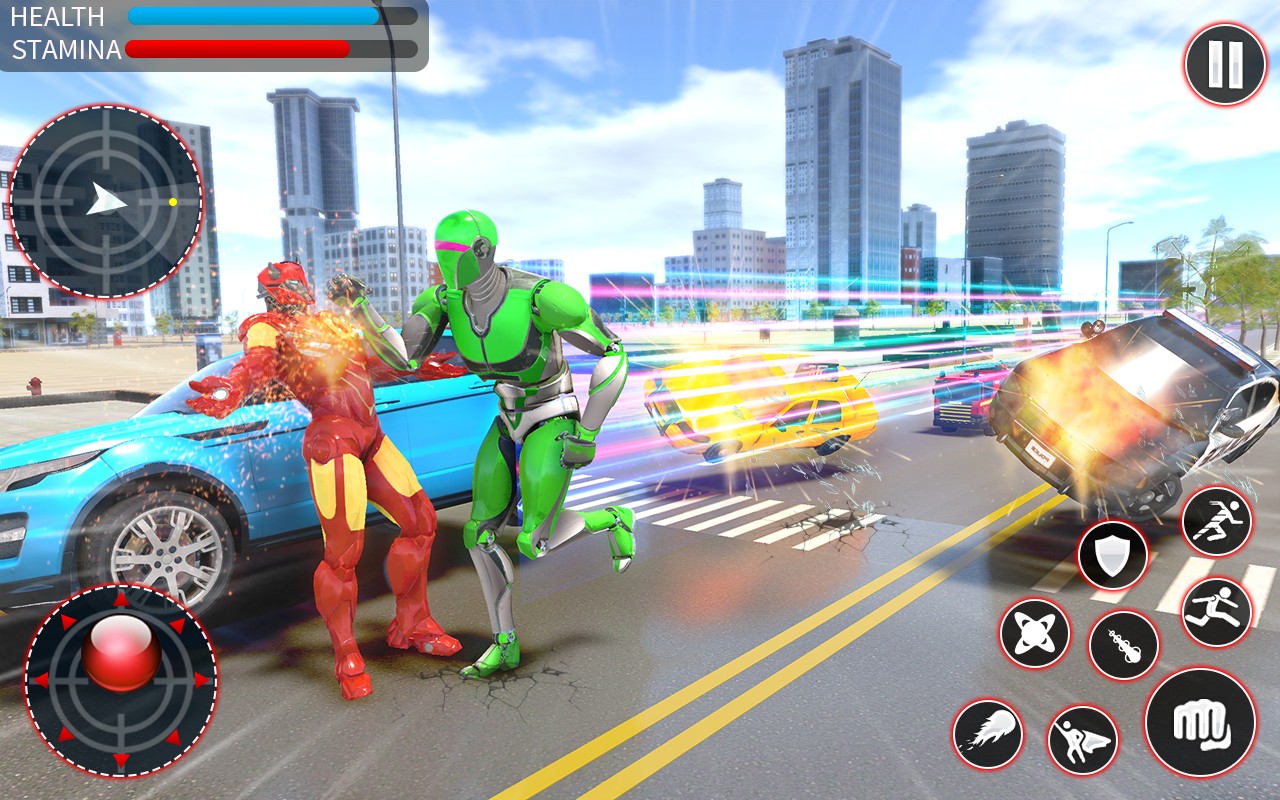Throw the fireball attack

point(988,734)
